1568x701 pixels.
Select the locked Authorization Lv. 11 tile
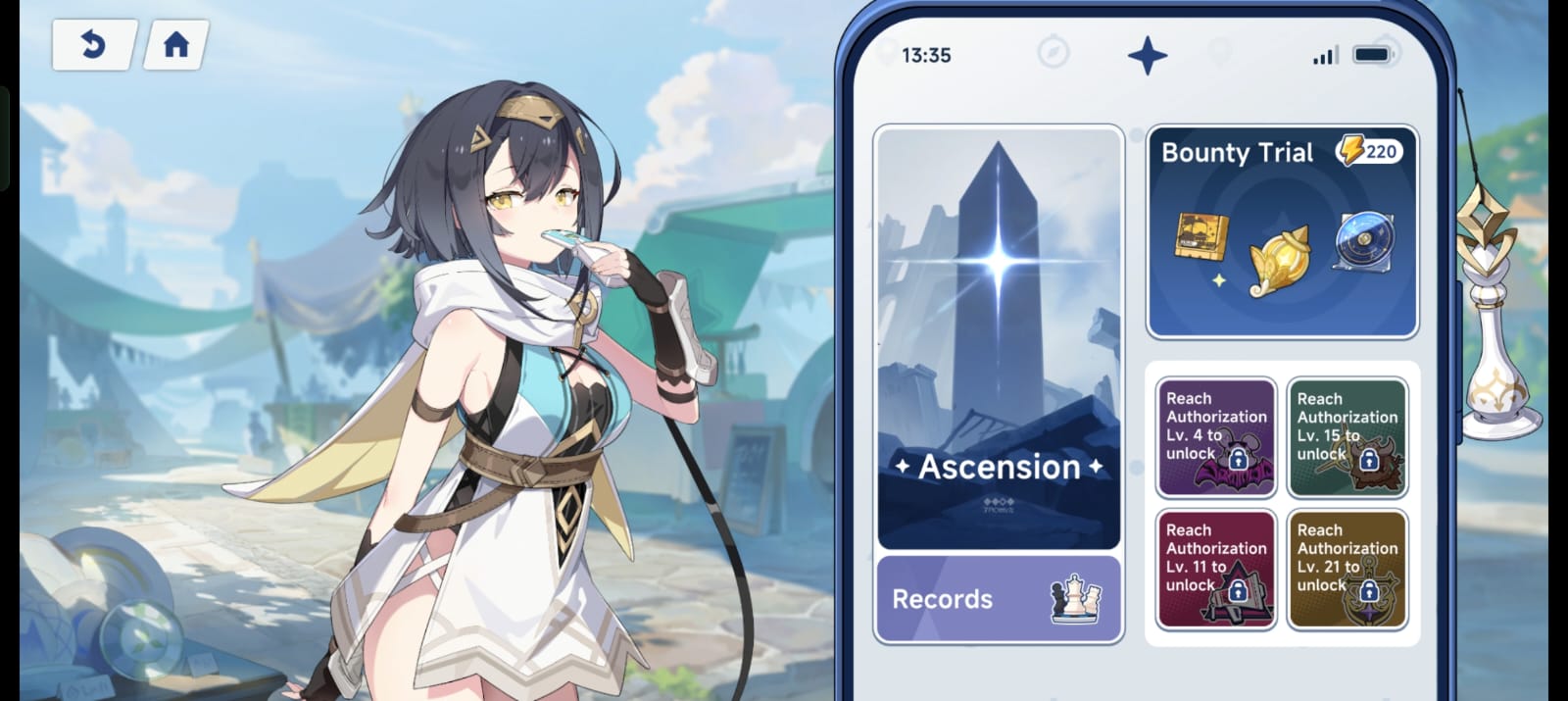(x=1216, y=569)
